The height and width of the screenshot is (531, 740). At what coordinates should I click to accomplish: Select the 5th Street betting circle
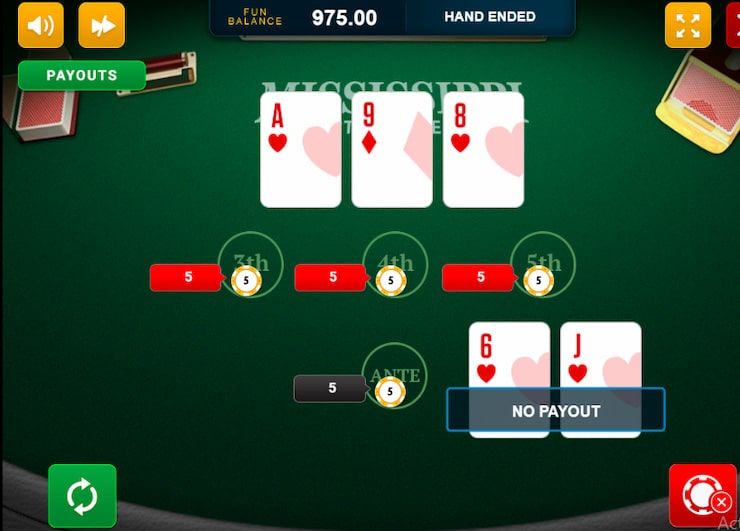pyautogui.click(x=542, y=265)
